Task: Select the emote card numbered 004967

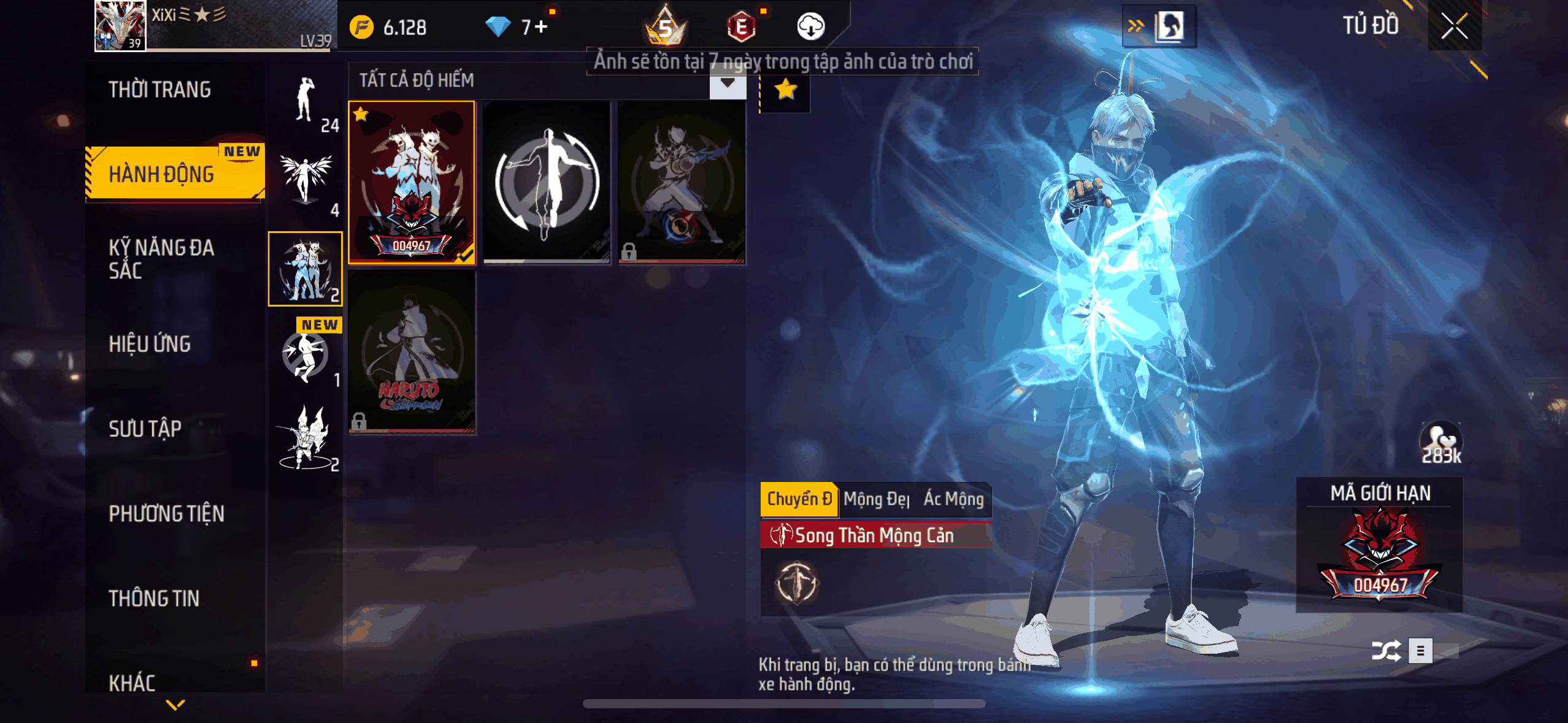Action: pyautogui.click(x=412, y=182)
